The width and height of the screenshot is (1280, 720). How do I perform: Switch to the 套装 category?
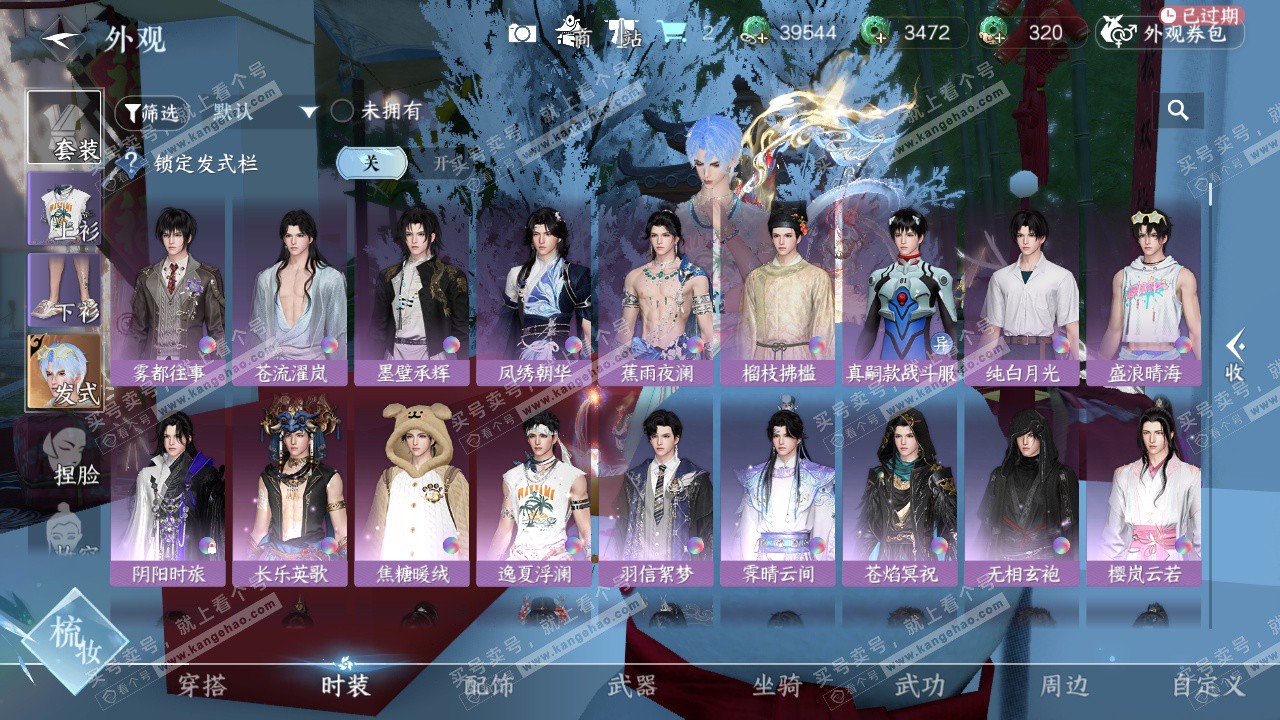coord(65,127)
